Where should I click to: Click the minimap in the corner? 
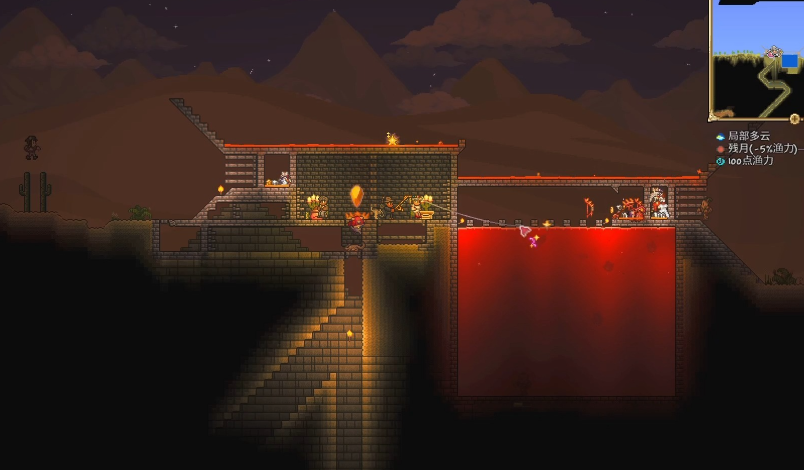tap(757, 58)
